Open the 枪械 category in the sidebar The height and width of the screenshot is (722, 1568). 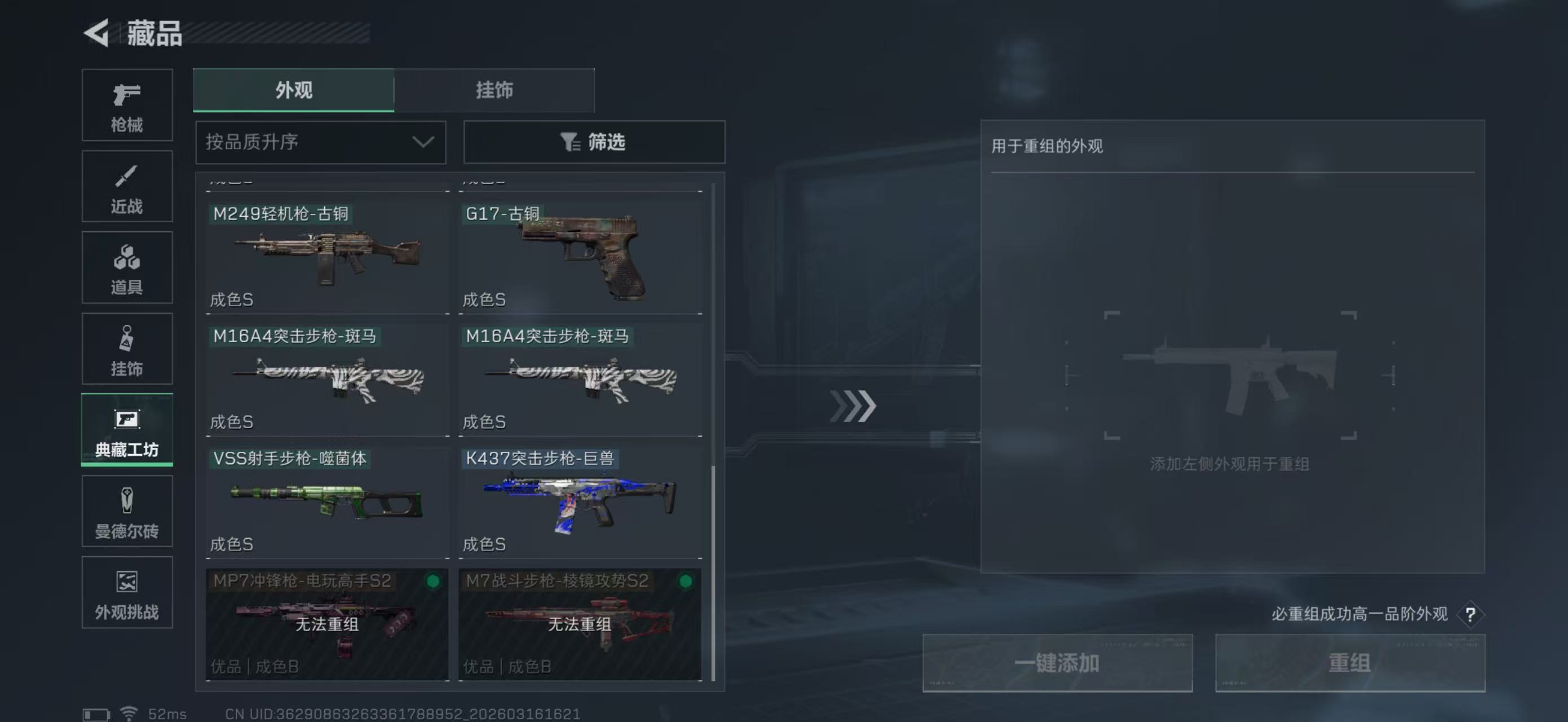[x=127, y=105]
